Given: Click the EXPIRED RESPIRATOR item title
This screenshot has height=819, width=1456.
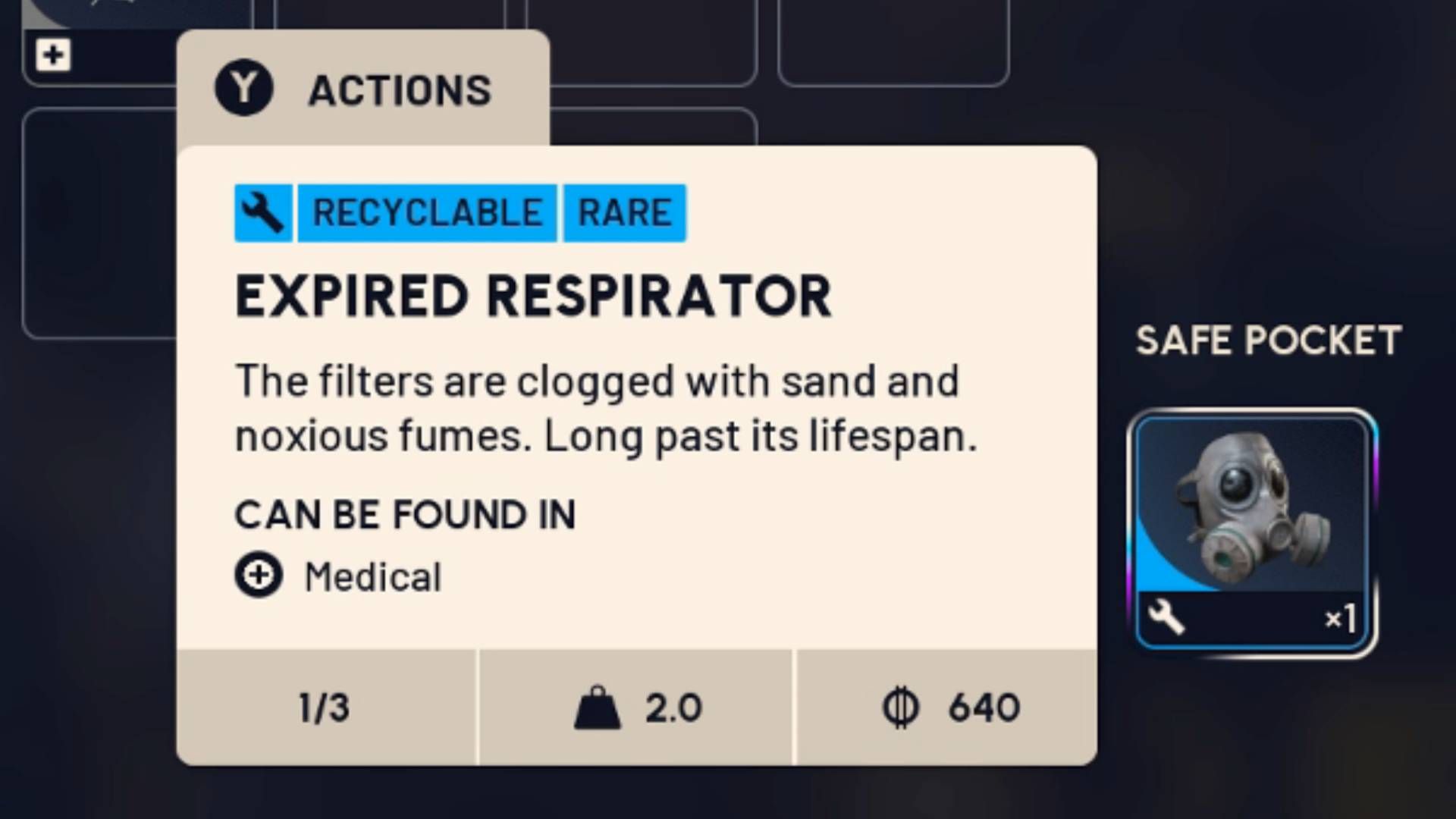Looking at the screenshot, I should click(x=533, y=296).
